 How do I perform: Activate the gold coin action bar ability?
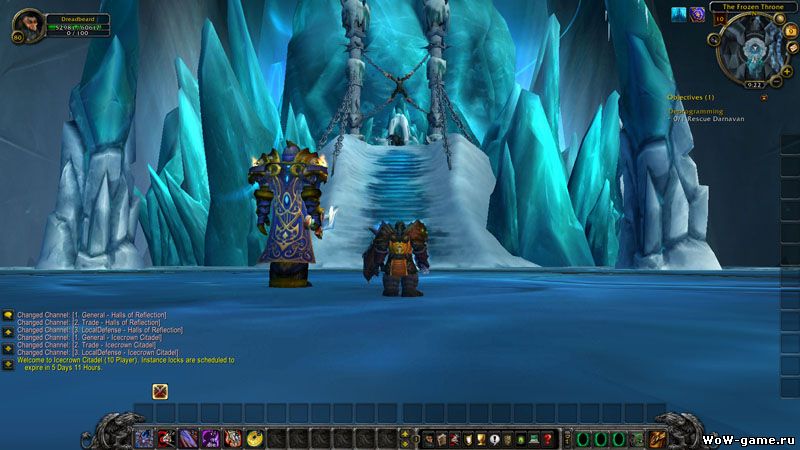coord(254,438)
